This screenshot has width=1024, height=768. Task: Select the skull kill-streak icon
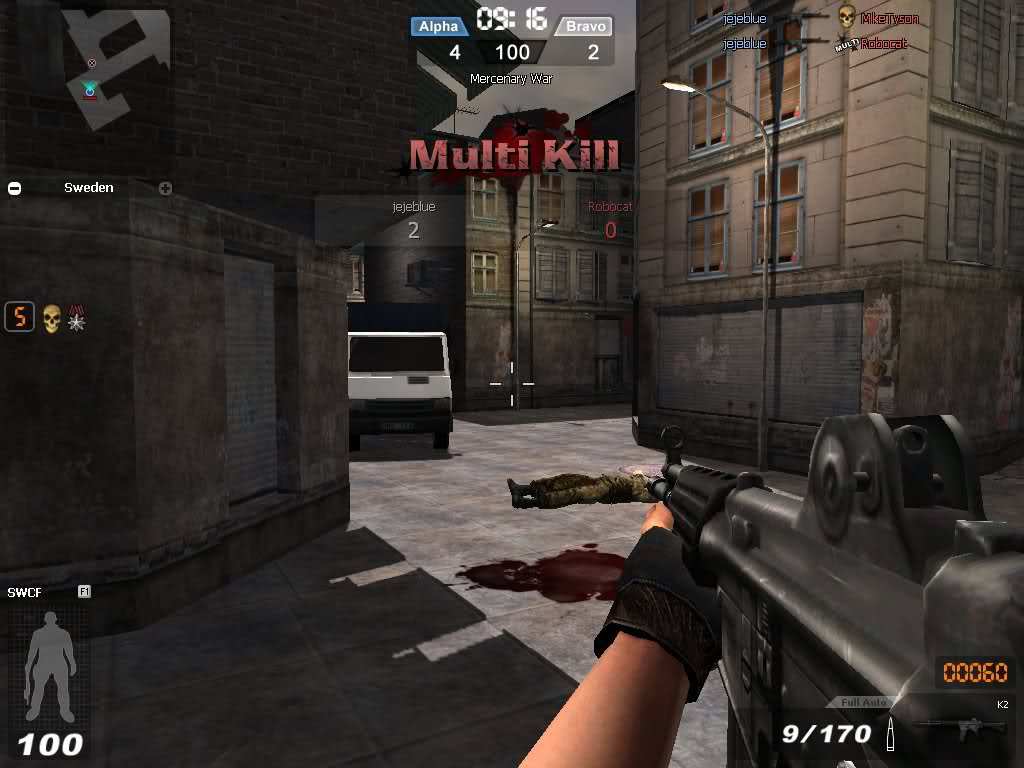pyautogui.click(x=51, y=319)
